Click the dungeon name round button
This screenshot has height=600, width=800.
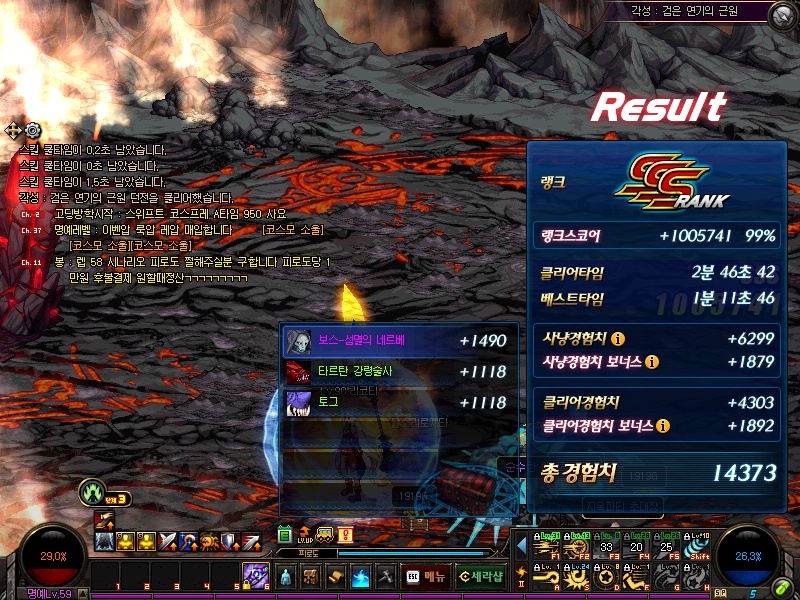781,15
